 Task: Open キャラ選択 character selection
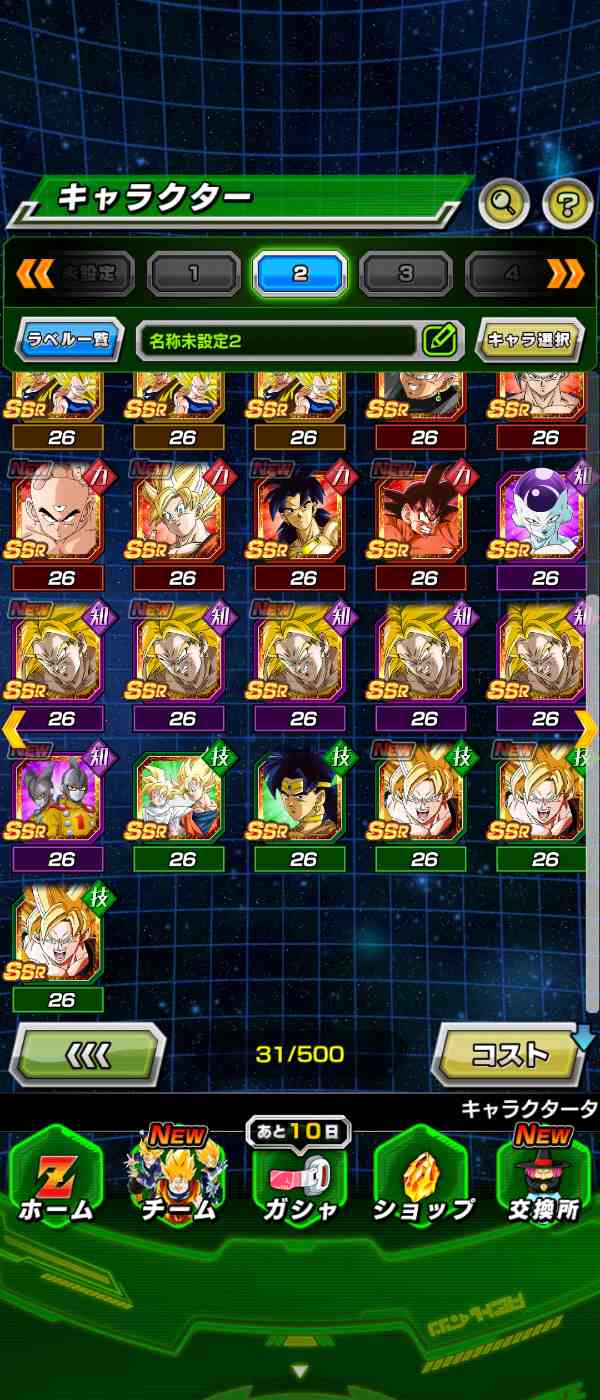pos(528,340)
